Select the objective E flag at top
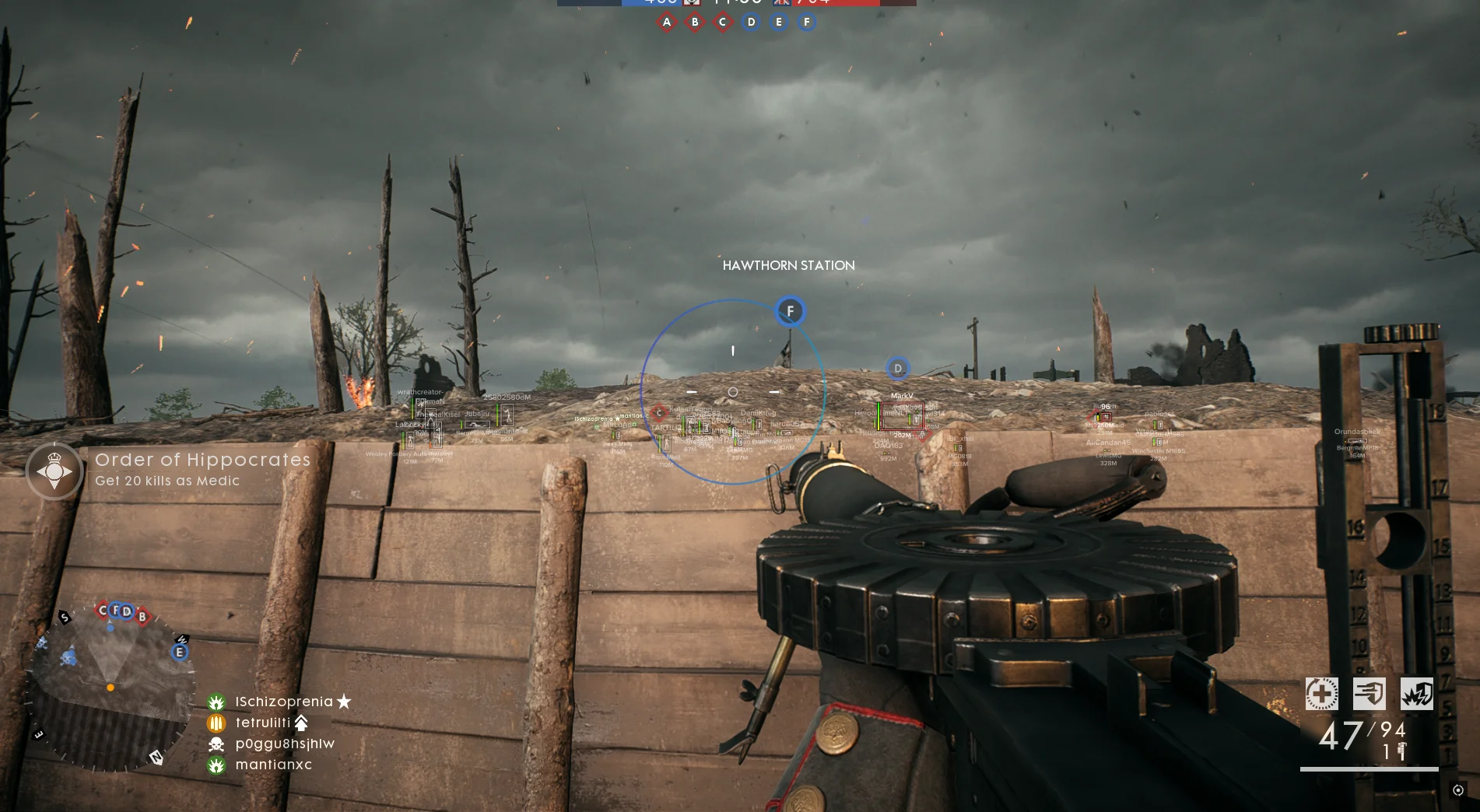This screenshot has width=1480, height=812. pos(779,23)
